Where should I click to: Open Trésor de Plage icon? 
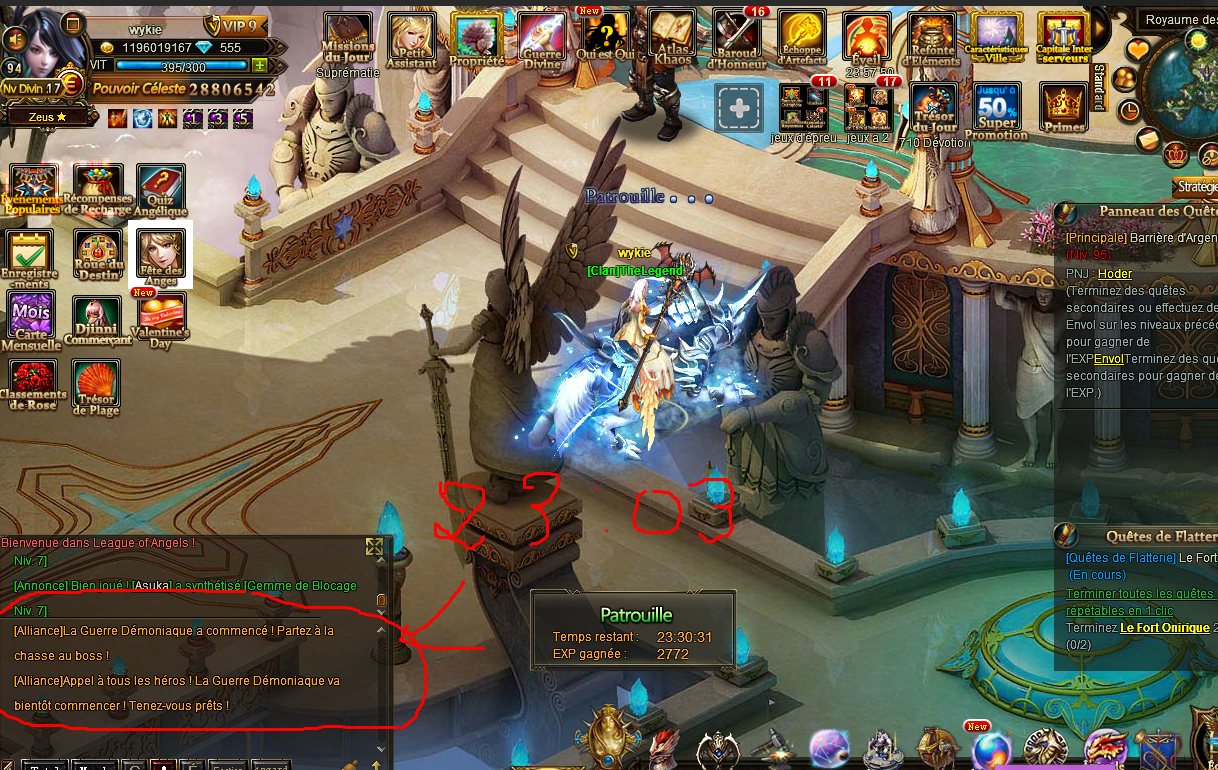click(96, 385)
